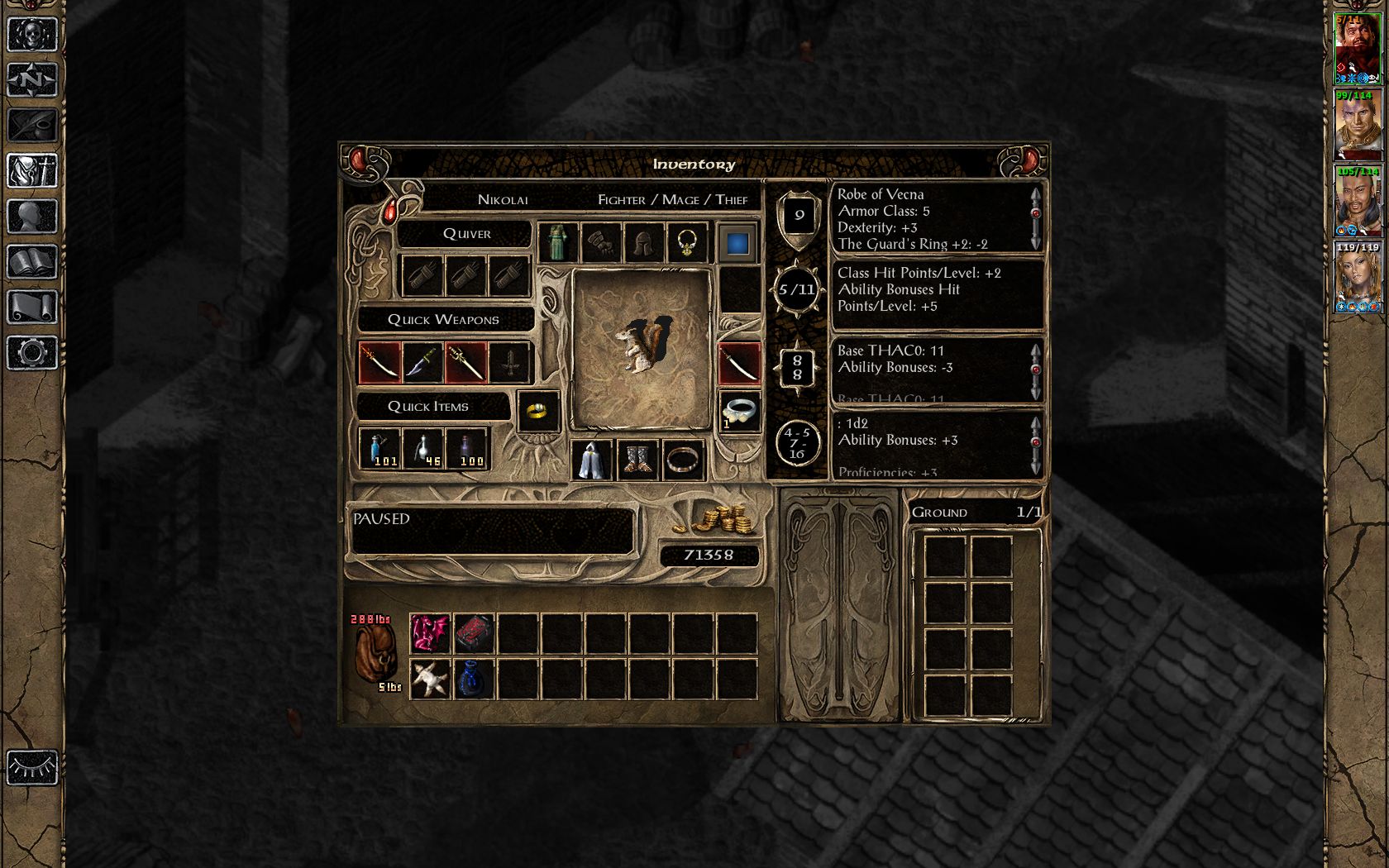Open the area map with the compass button
Image resolution: width=1389 pixels, height=868 pixels.
tap(32, 80)
